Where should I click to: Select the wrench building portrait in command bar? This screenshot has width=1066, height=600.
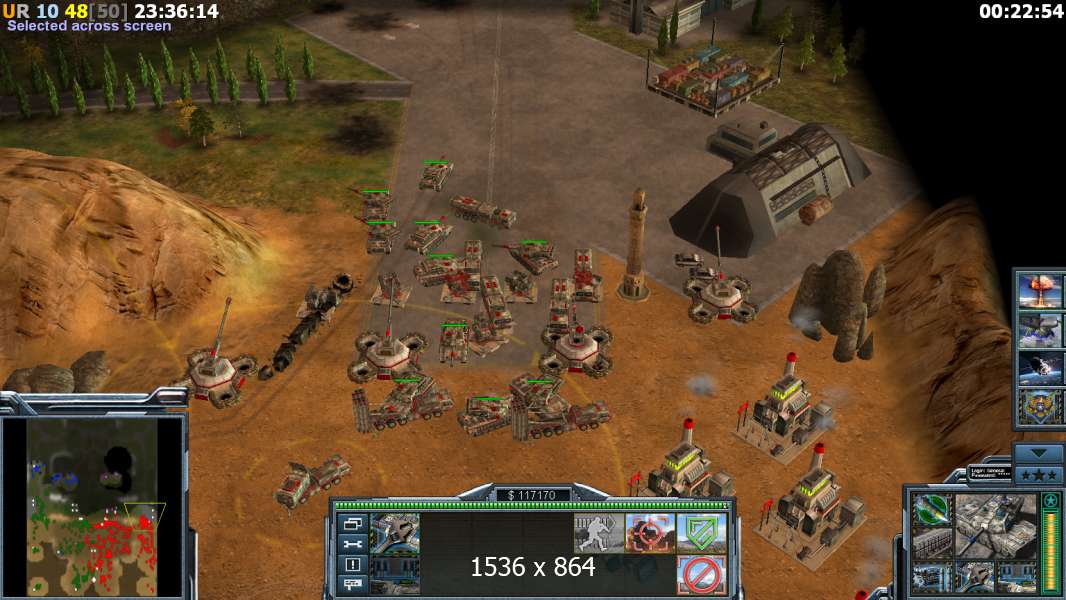click(395, 533)
